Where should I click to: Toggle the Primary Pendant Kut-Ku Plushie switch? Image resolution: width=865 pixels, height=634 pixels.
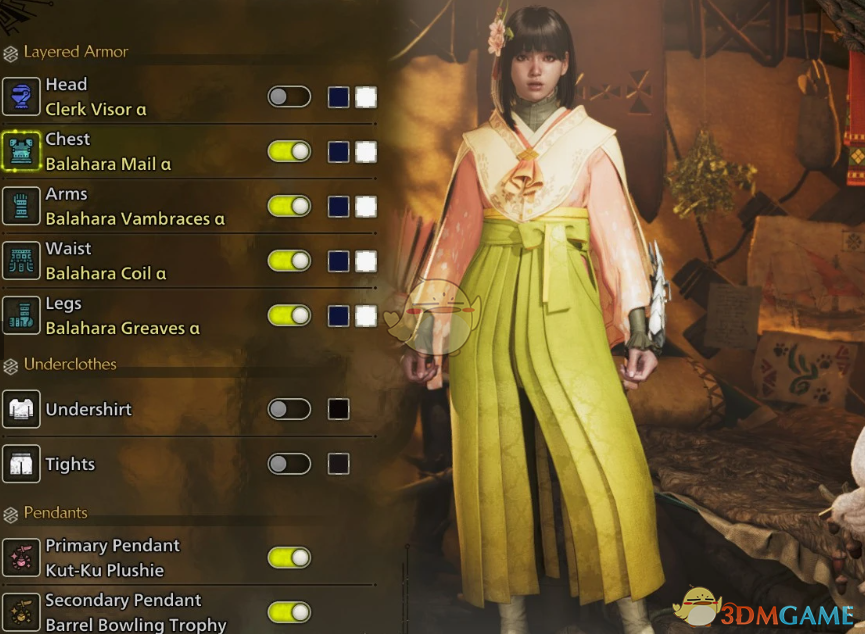(x=289, y=558)
